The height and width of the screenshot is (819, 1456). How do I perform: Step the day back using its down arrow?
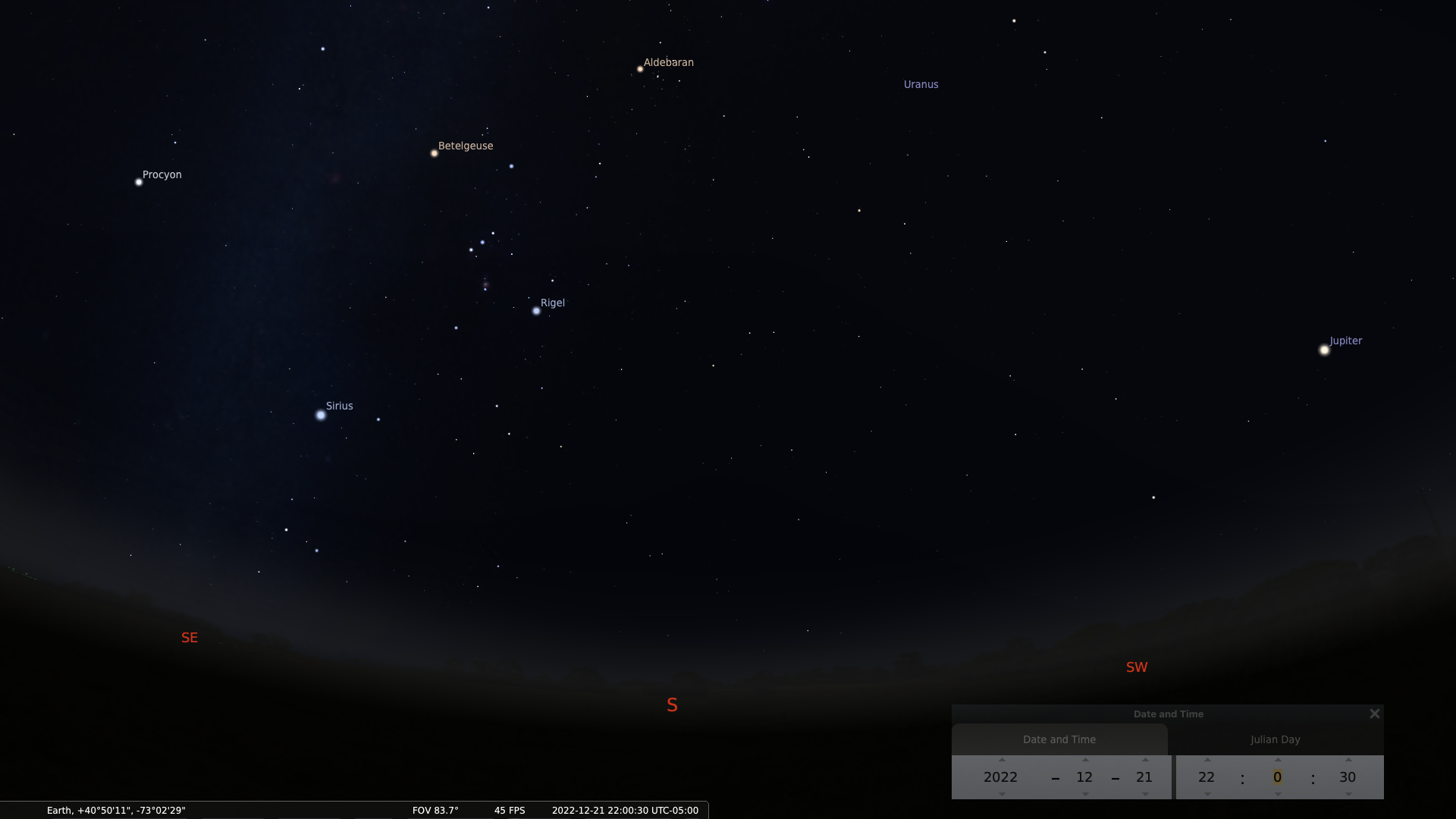pyautogui.click(x=1145, y=794)
